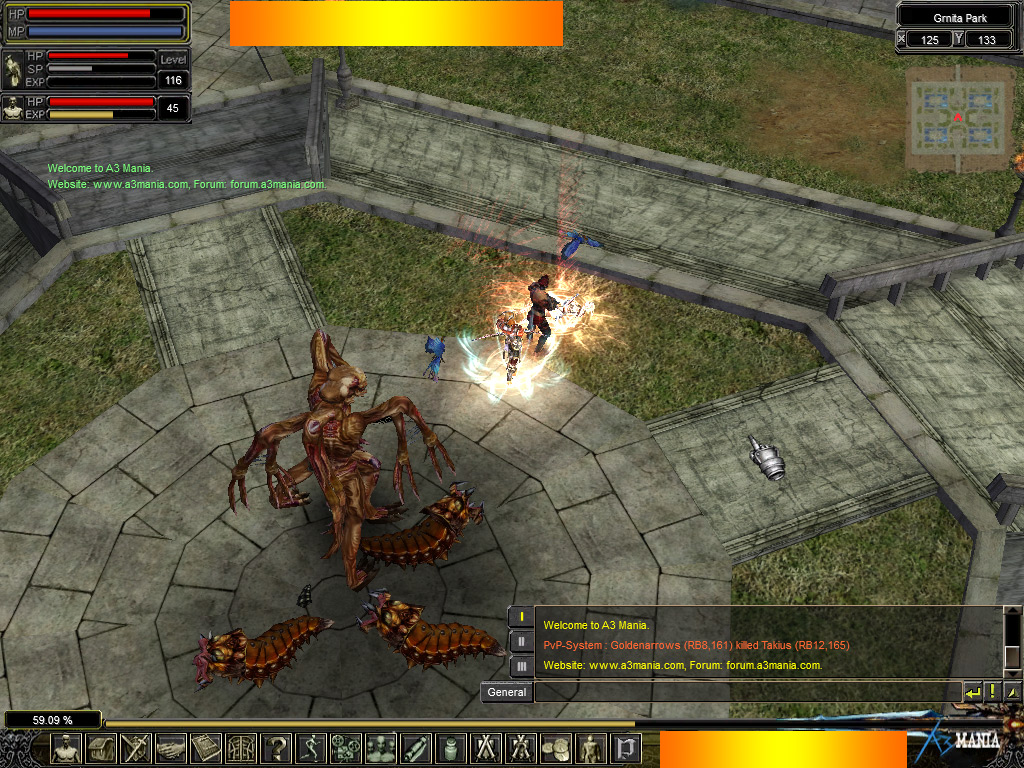Switch to chat tab III

tap(521, 665)
